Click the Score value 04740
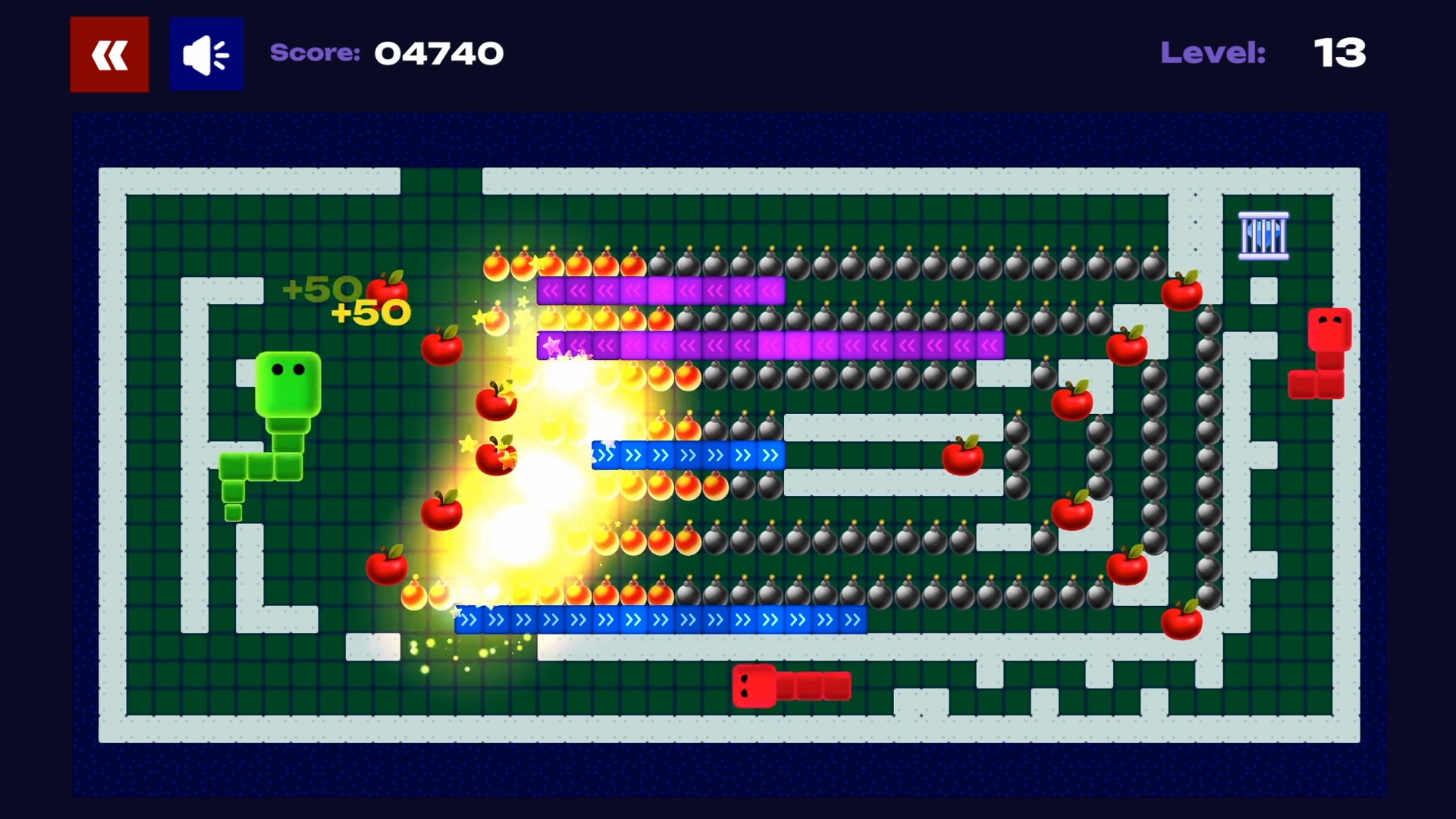Viewport: 1456px width, 819px height. tap(438, 53)
